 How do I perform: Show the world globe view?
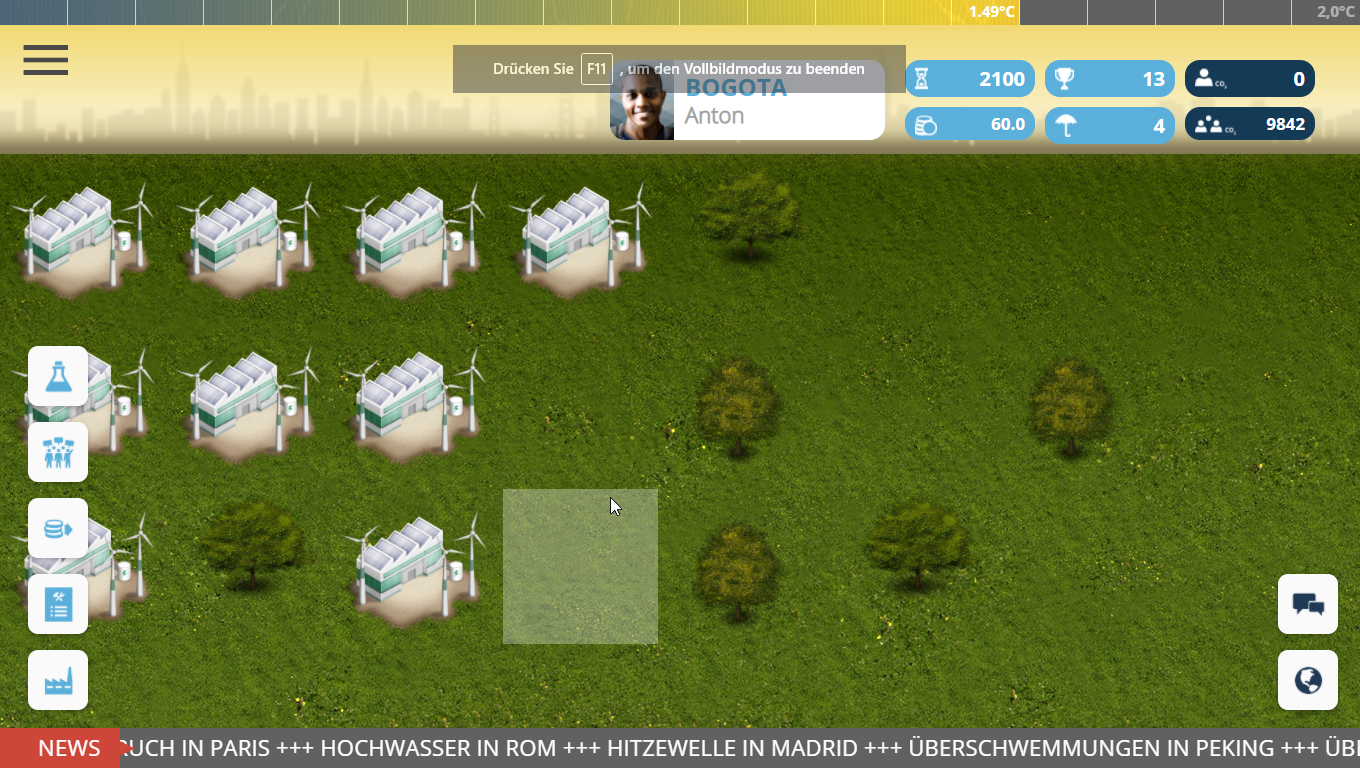click(1308, 680)
